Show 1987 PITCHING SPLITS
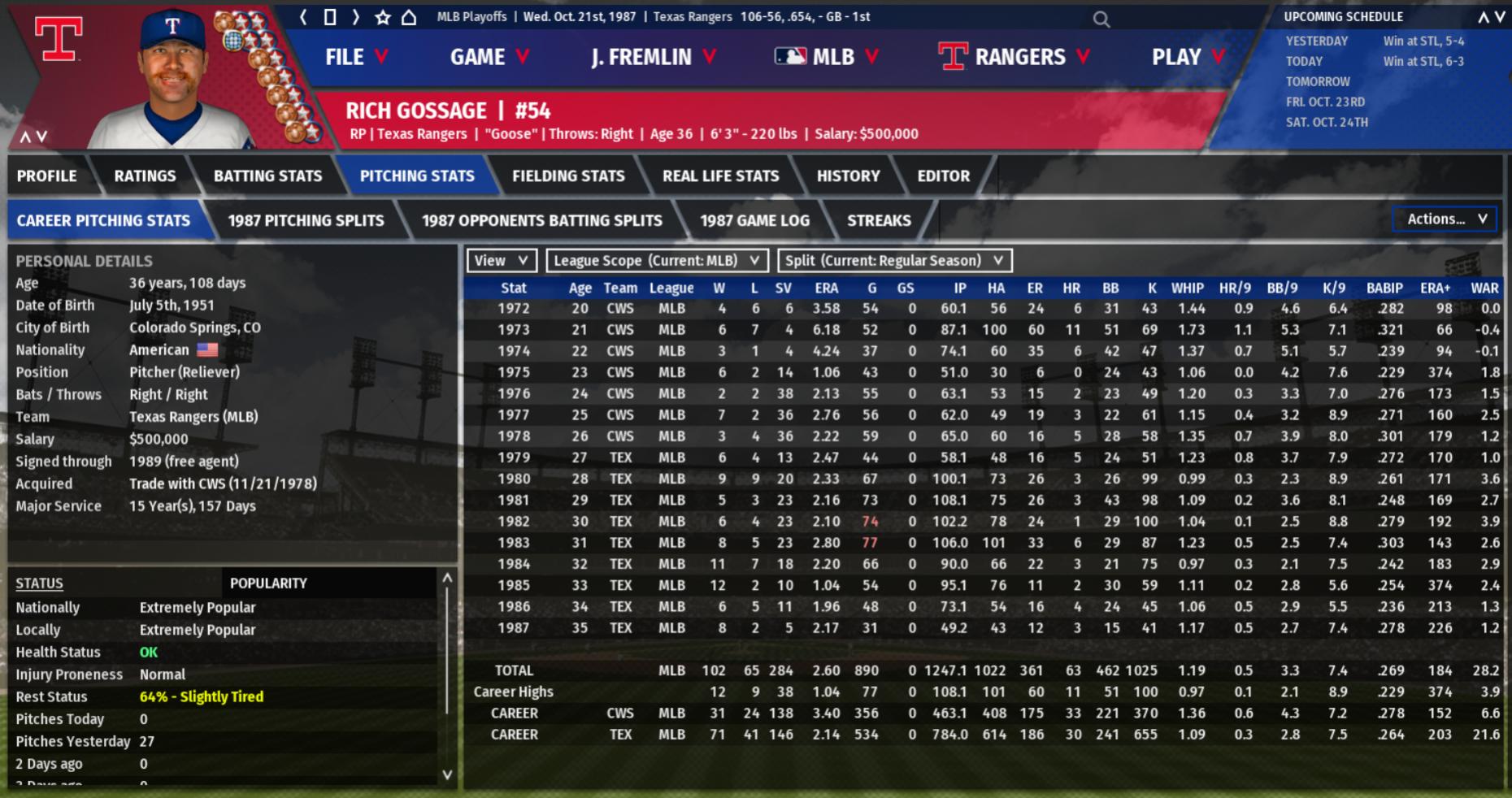 point(306,220)
